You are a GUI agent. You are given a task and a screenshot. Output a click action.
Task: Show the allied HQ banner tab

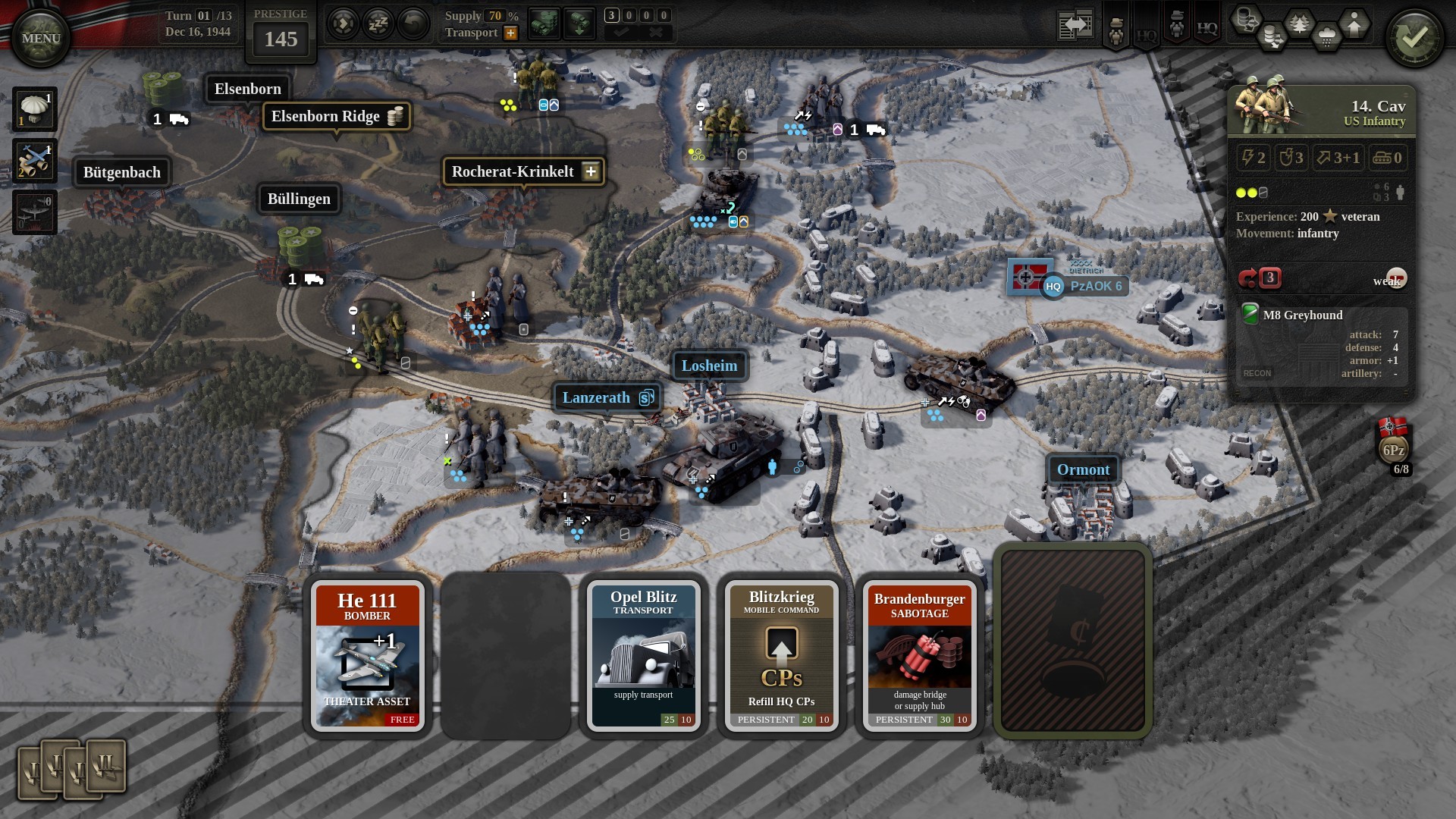tap(1207, 29)
